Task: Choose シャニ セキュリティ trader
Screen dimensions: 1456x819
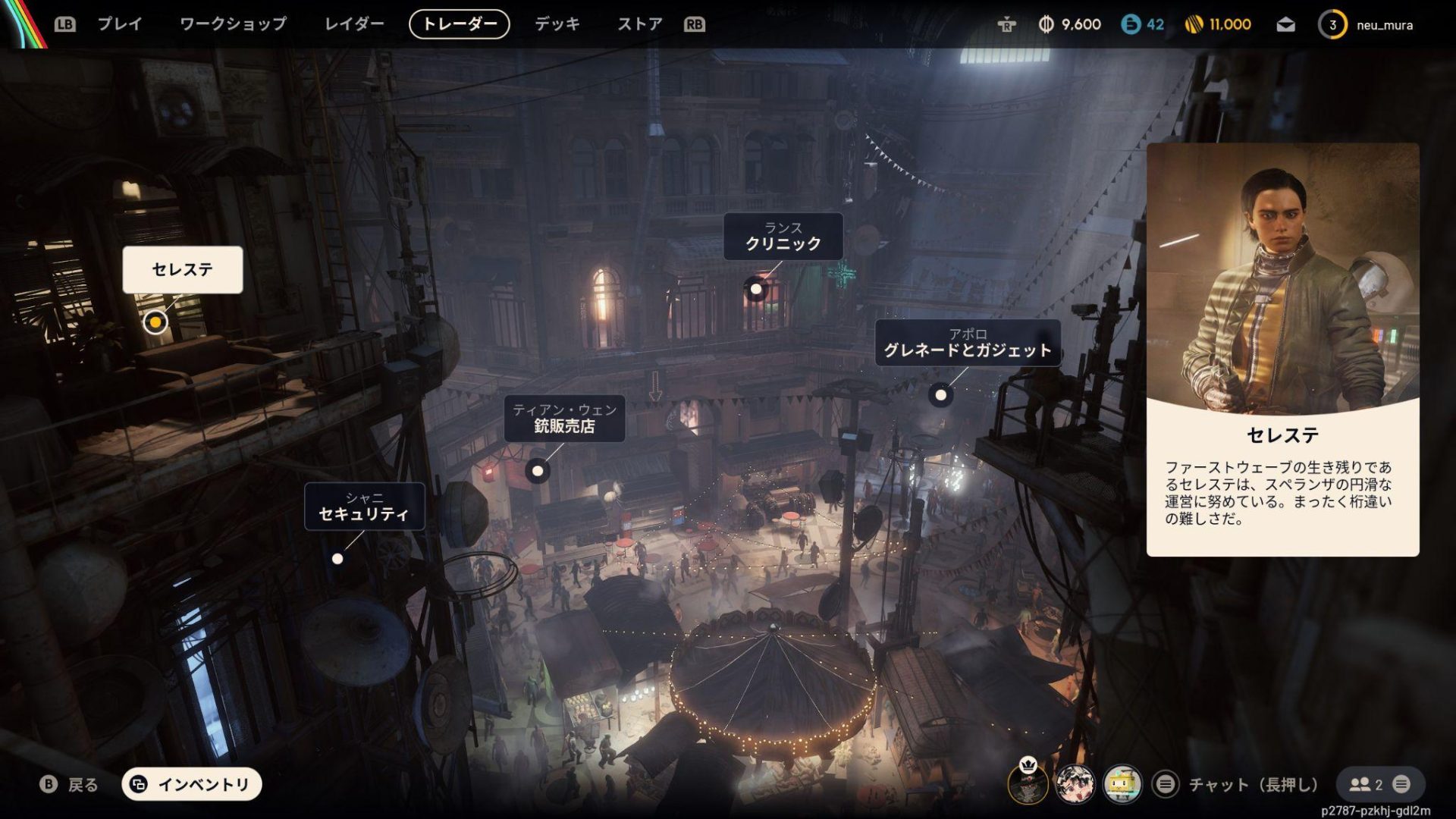Action: (364, 507)
